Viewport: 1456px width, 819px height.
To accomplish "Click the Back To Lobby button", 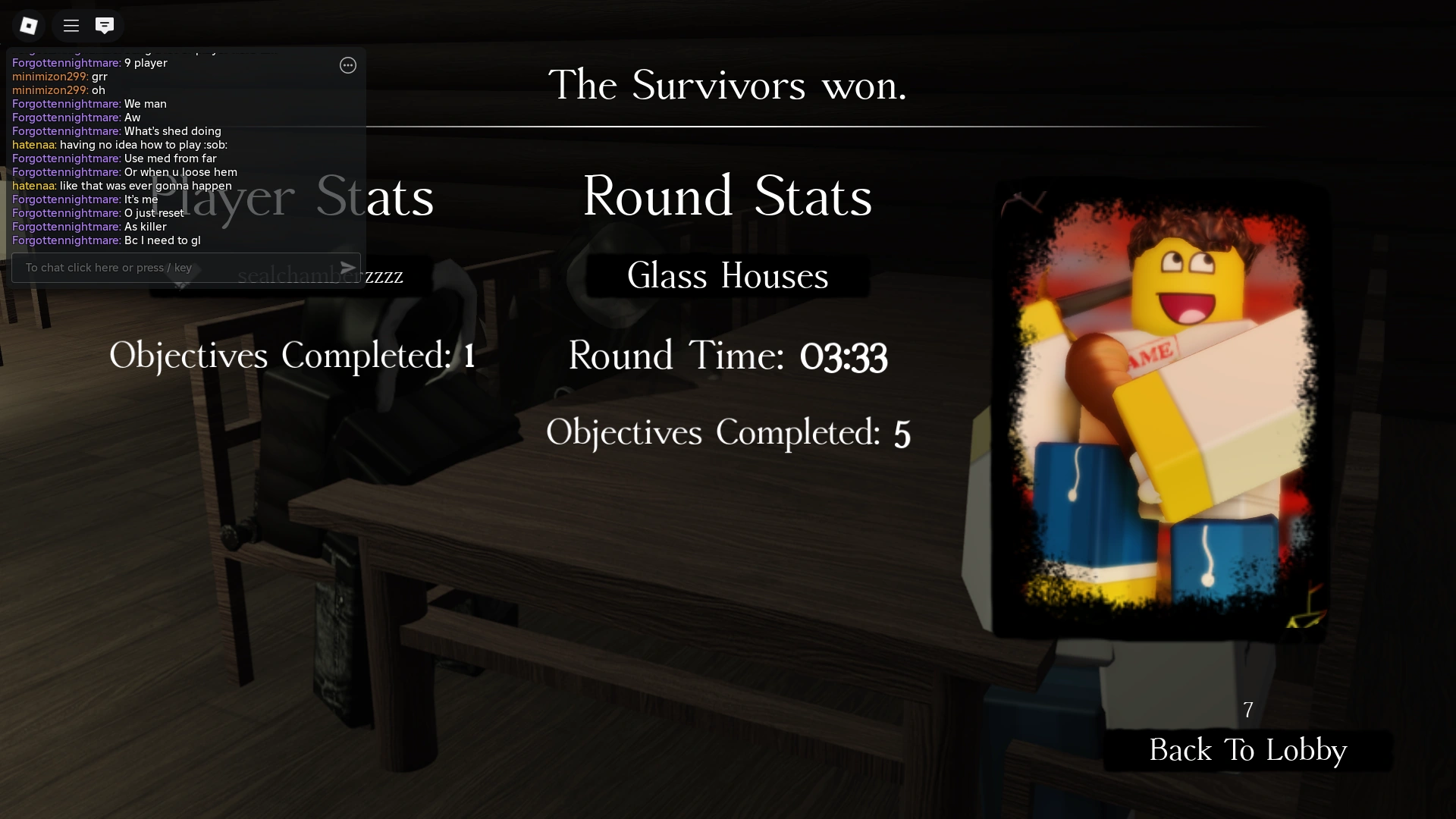I will [x=1247, y=750].
